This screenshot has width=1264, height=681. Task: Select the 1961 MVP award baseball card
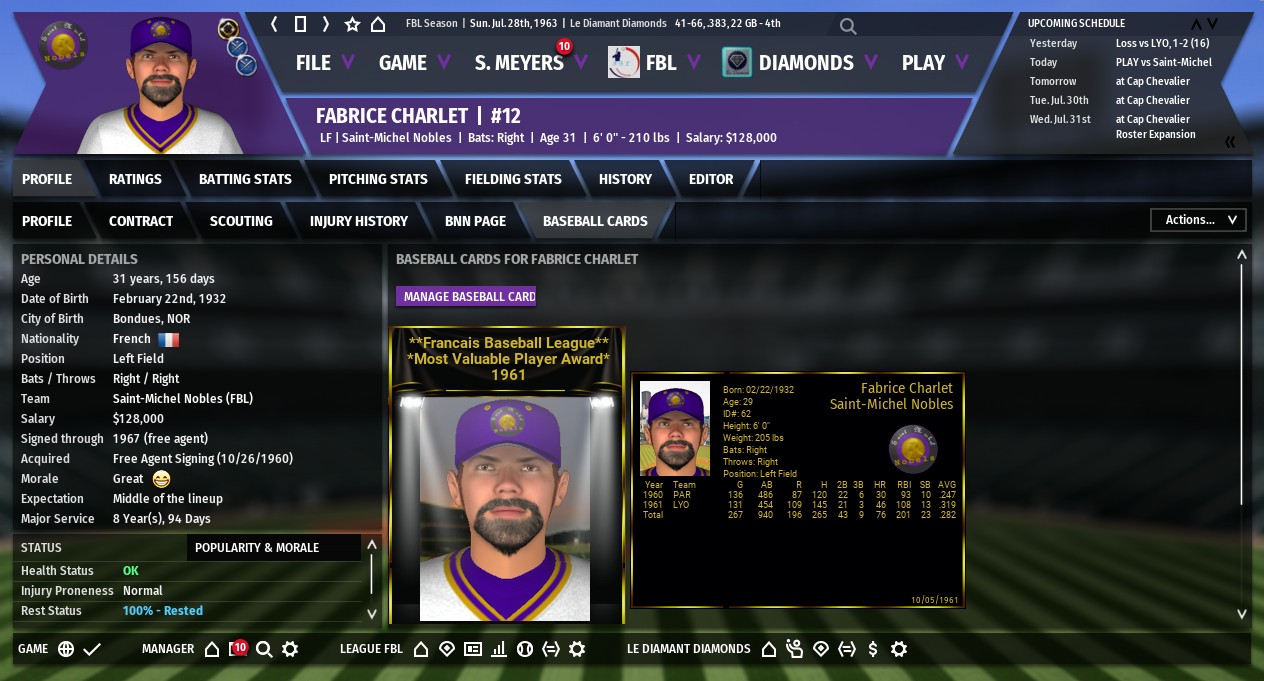point(507,475)
